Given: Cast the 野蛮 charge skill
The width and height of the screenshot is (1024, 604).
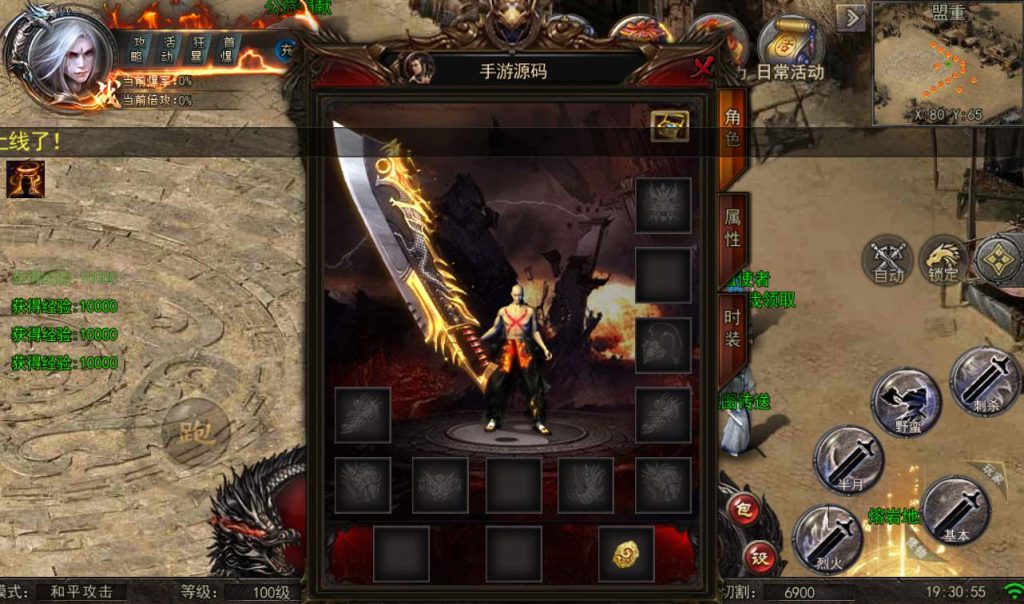Looking at the screenshot, I should pos(906,402).
